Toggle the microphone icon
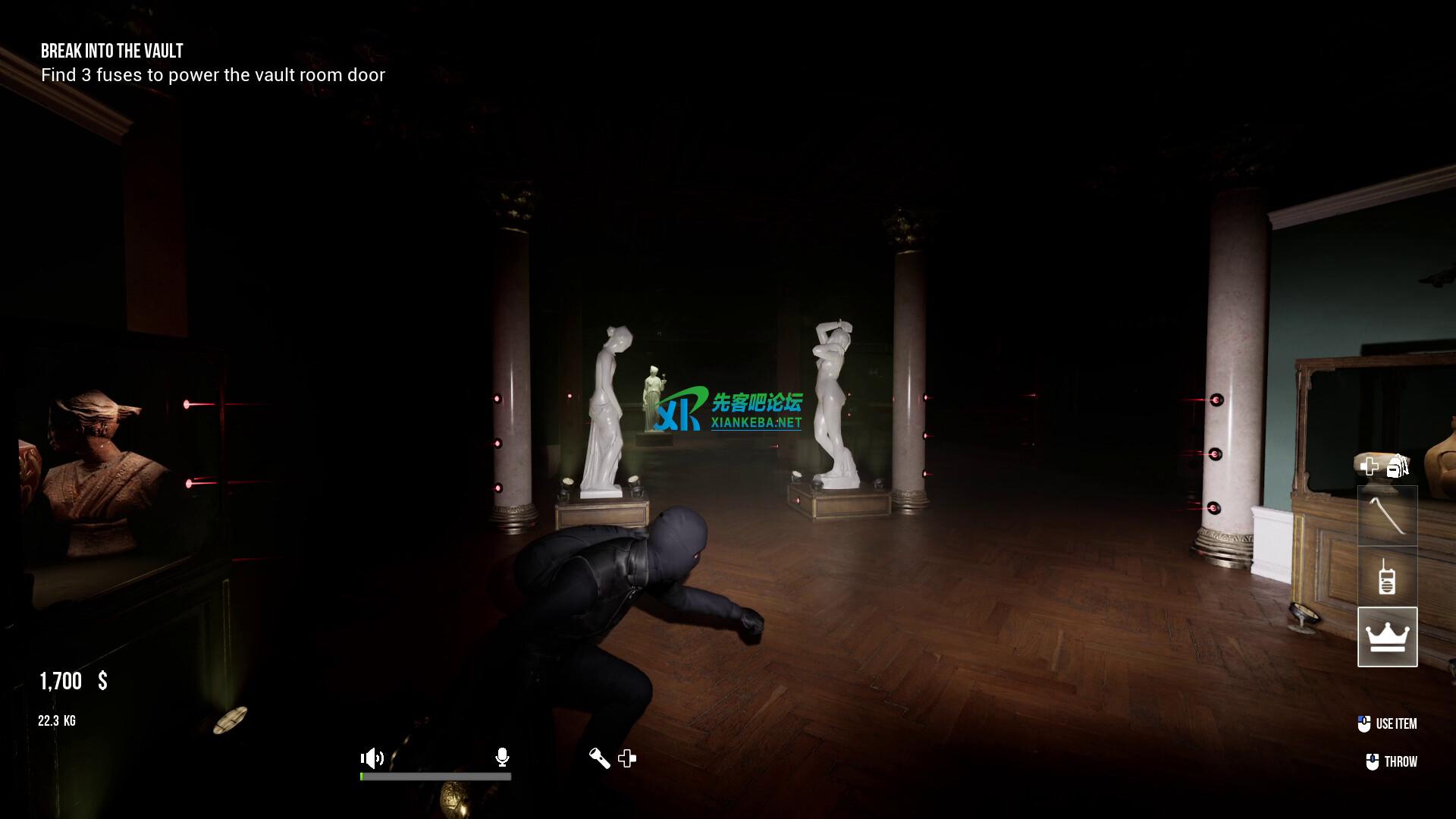The image size is (1456, 819). 502,757
